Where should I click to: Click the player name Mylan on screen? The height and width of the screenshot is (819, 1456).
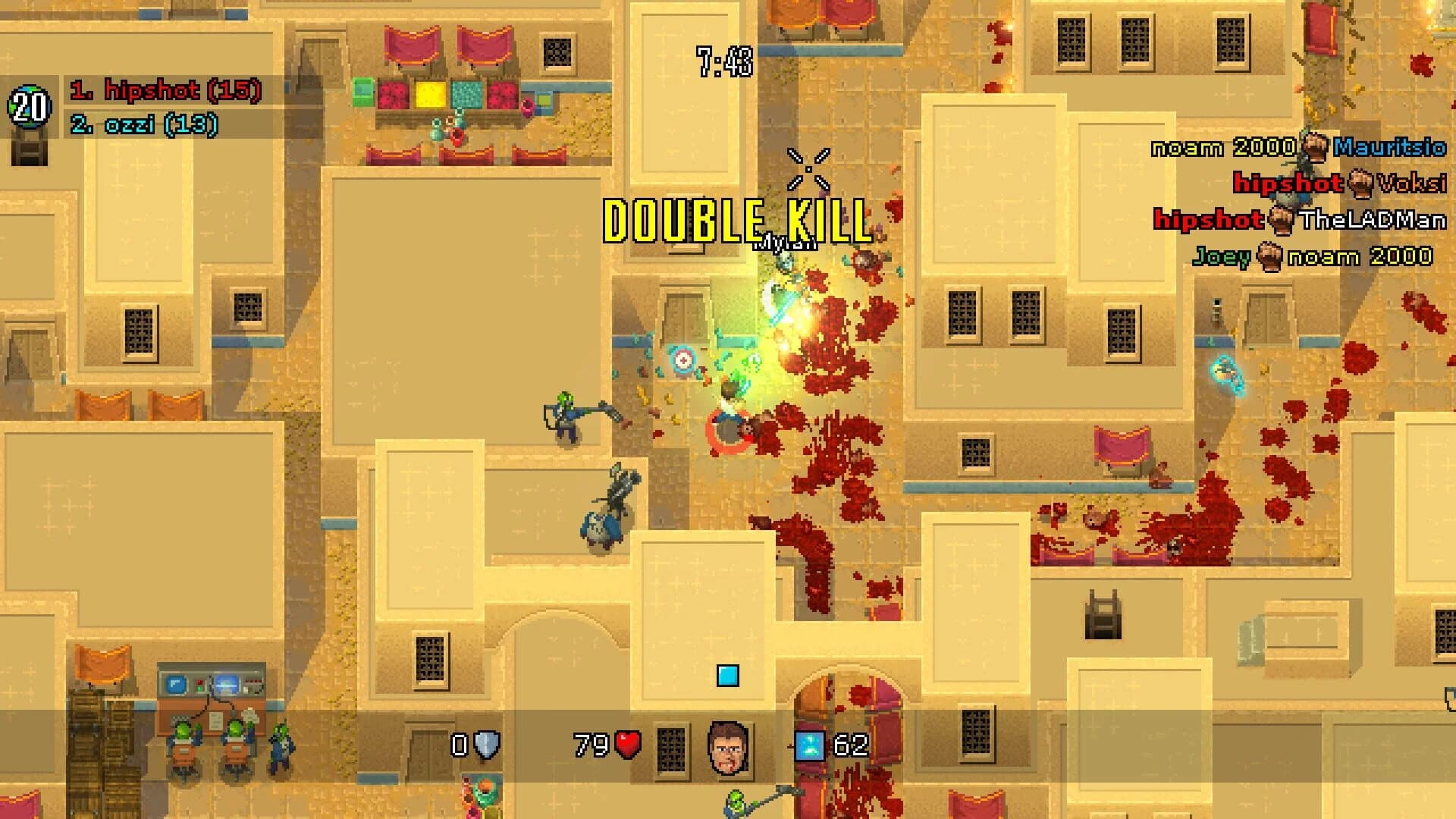783,243
